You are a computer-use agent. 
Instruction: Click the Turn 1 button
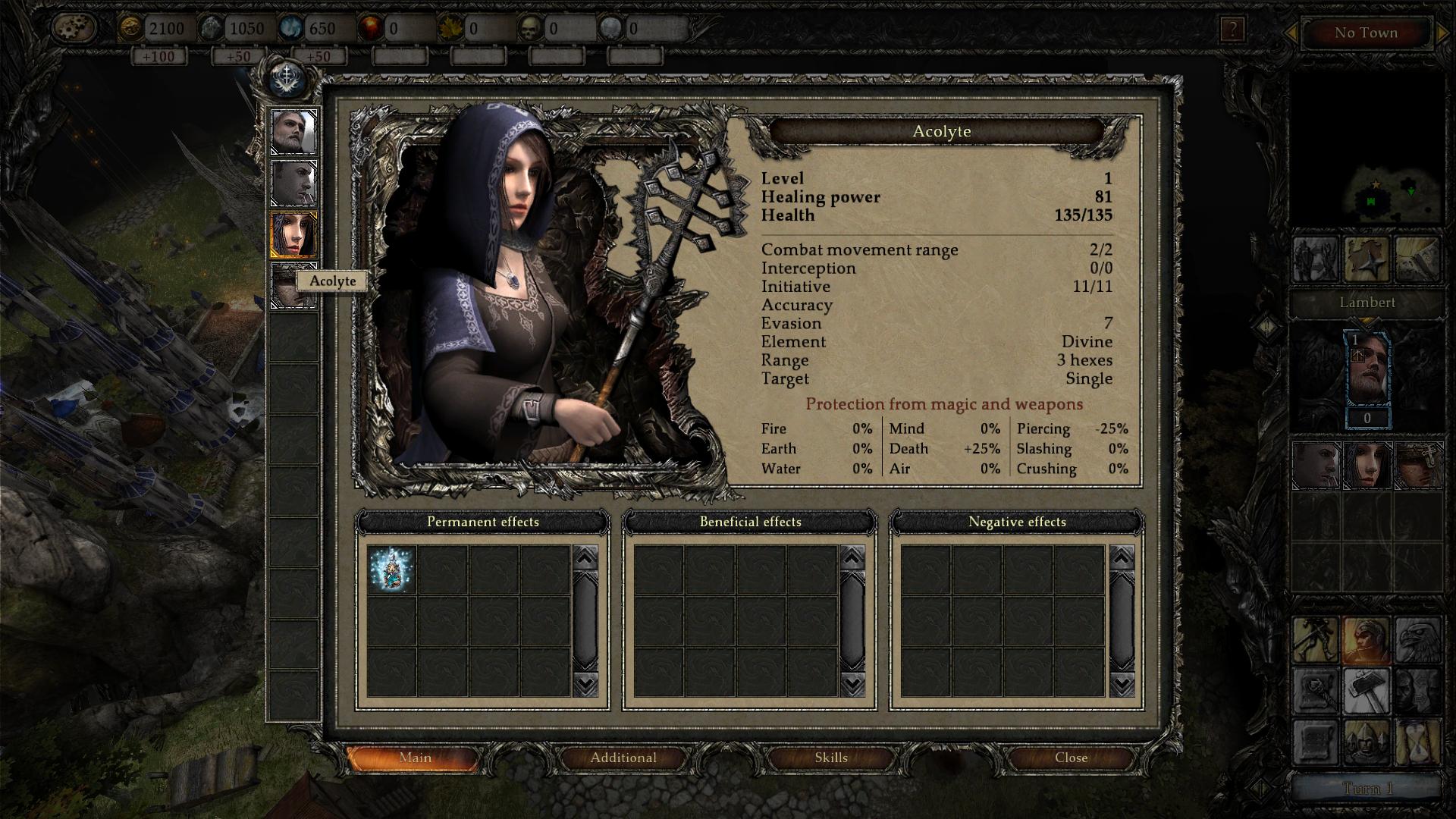point(1367,789)
